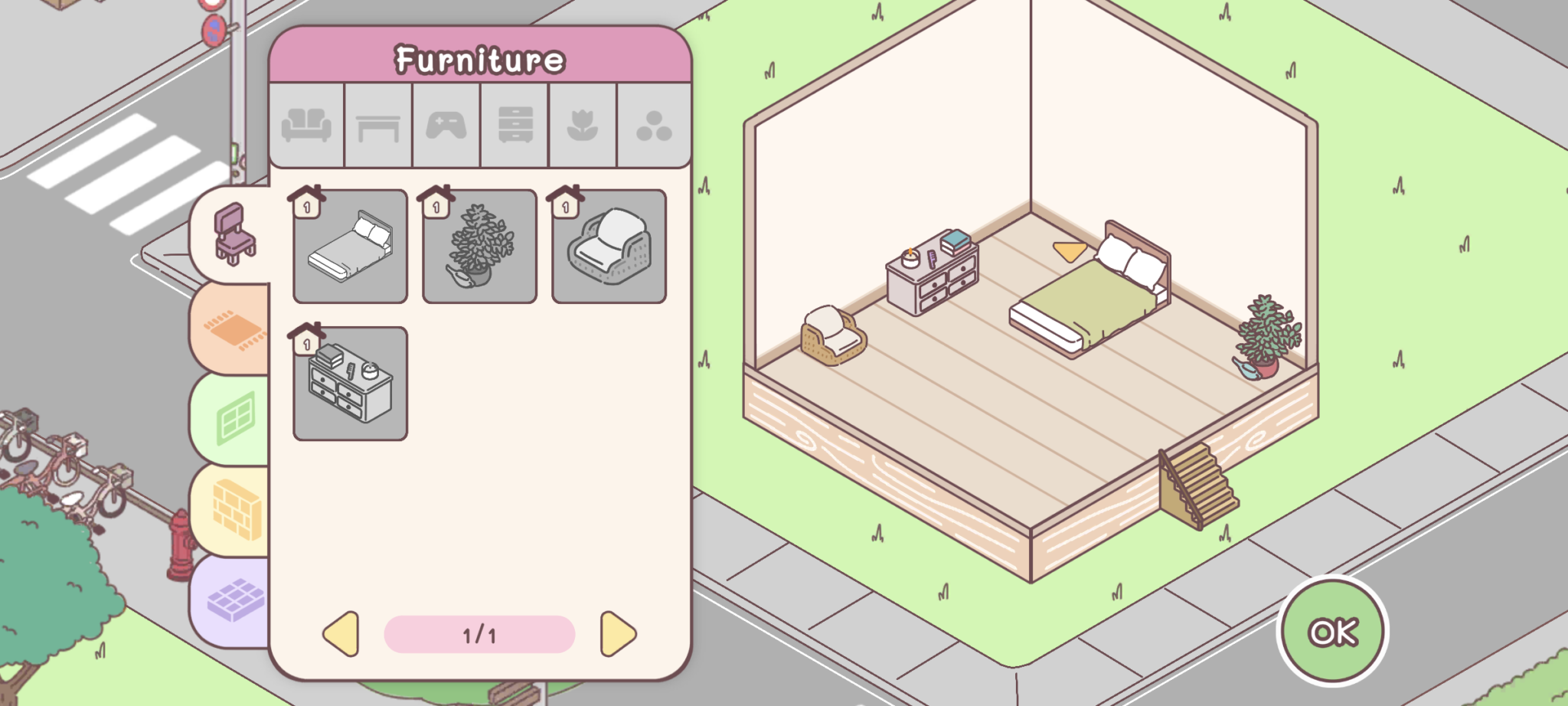
Task: Show the game controller category
Action: (x=446, y=125)
